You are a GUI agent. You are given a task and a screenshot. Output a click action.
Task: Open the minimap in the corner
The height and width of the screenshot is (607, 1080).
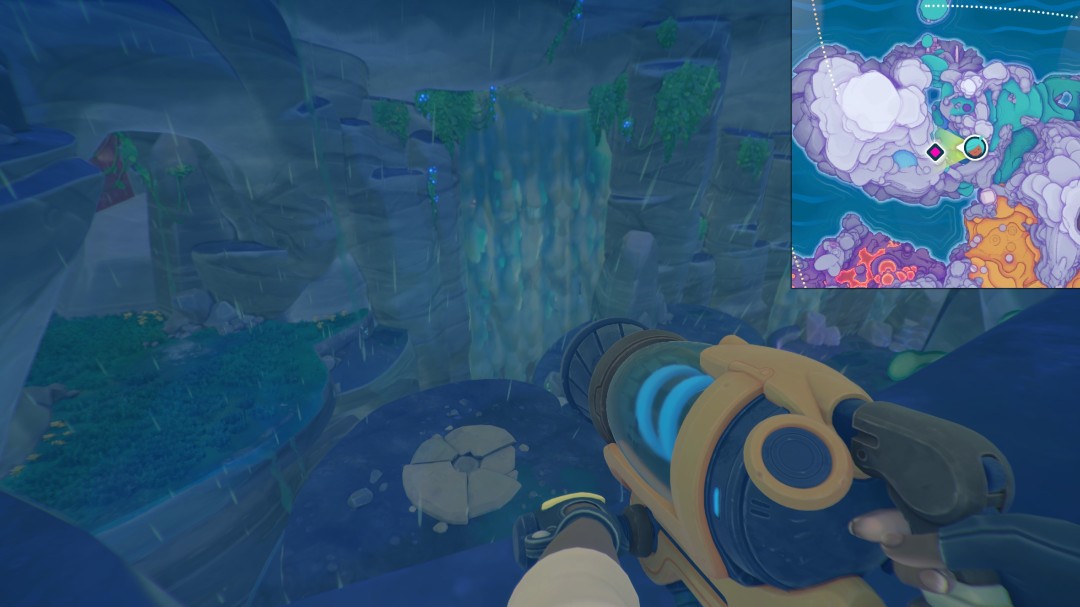(936, 143)
